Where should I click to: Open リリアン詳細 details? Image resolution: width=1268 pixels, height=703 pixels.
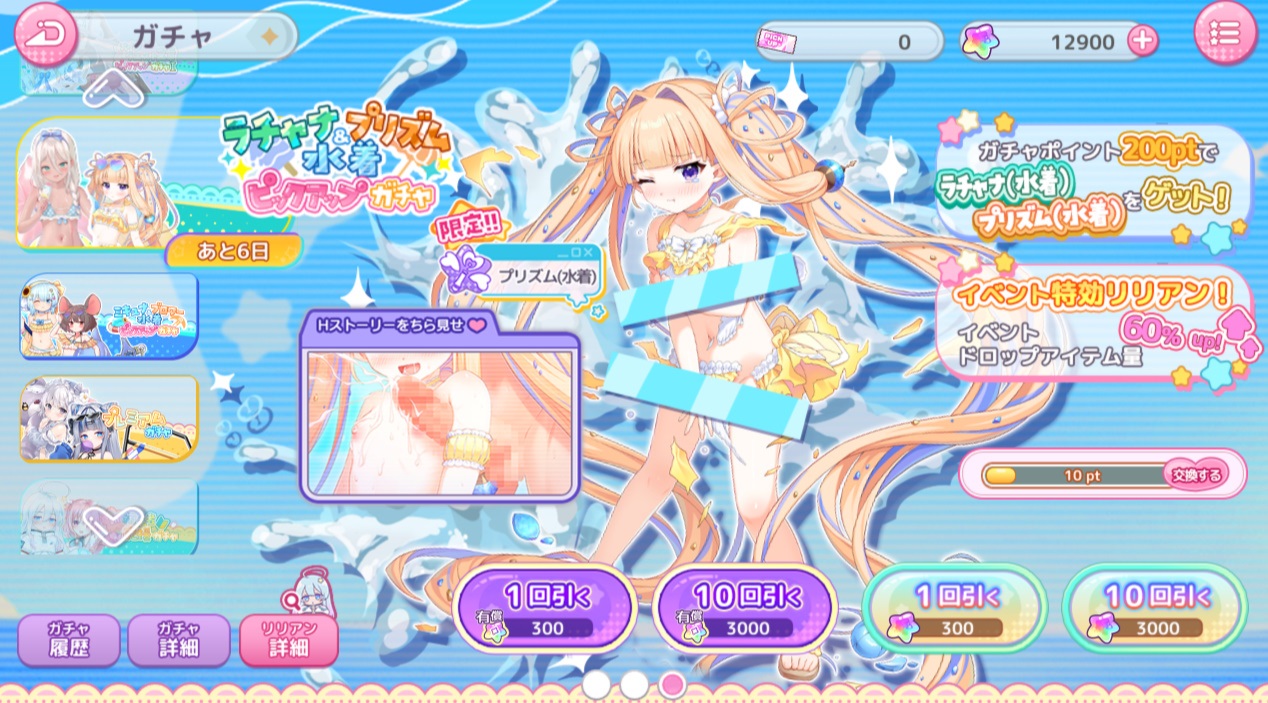point(288,640)
